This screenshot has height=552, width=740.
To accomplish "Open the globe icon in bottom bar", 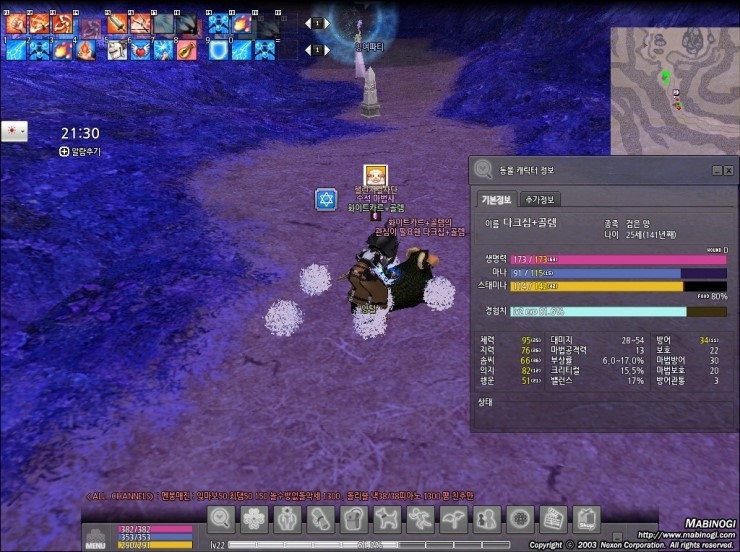I will tap(519, 519).
